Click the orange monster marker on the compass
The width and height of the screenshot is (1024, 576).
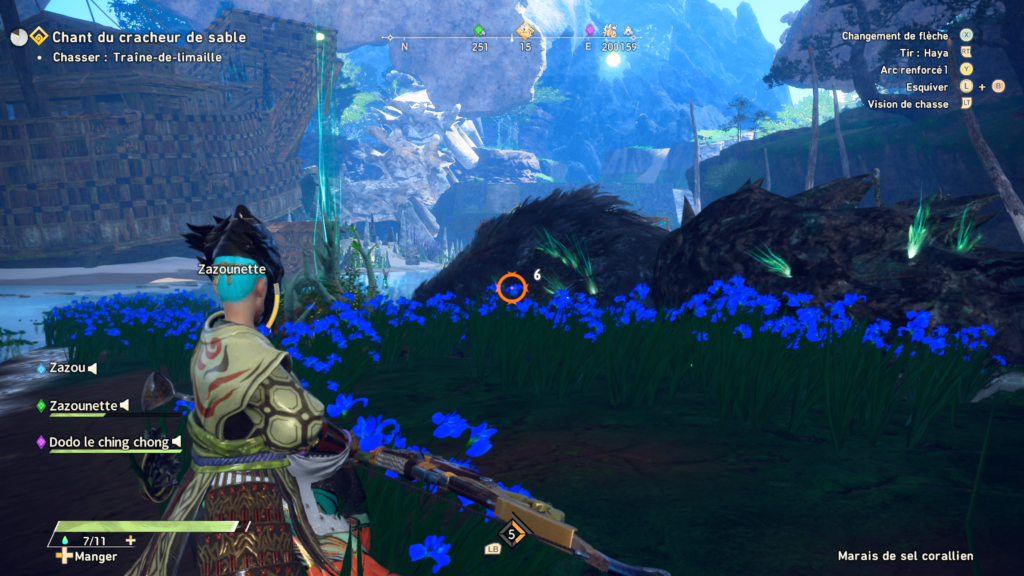click(524, 30)
